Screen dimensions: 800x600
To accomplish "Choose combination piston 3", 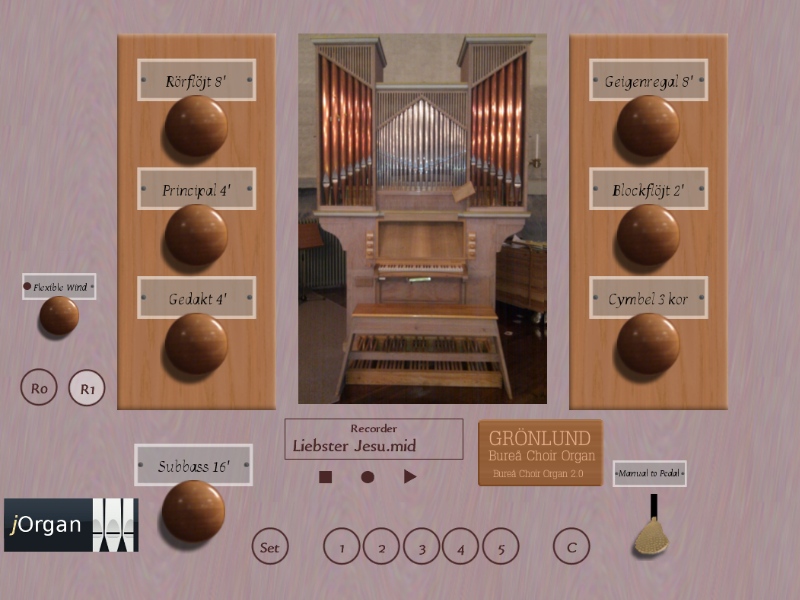I will (422, 547).
